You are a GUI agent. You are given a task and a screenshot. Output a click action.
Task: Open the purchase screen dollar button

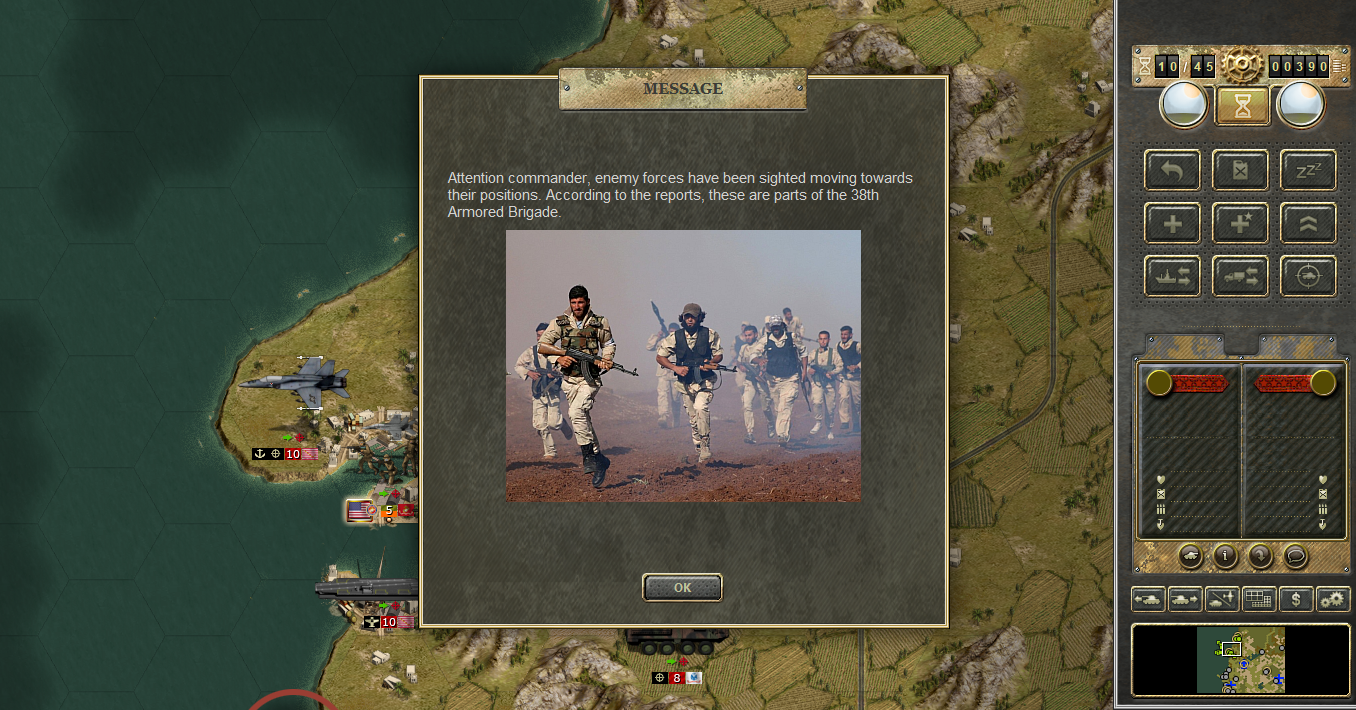pos(1296,599)
